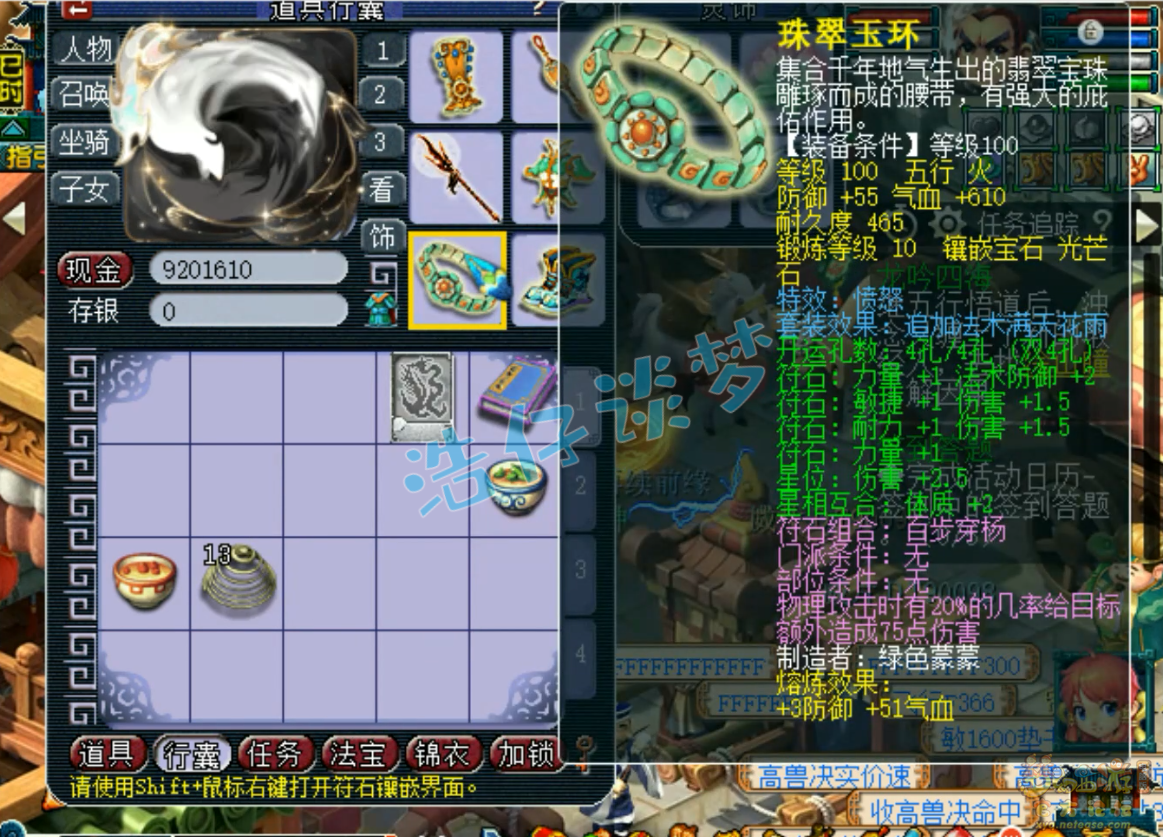Open the 召唤 summon tab
This screenshot has height=837, width=1163.
86,94
